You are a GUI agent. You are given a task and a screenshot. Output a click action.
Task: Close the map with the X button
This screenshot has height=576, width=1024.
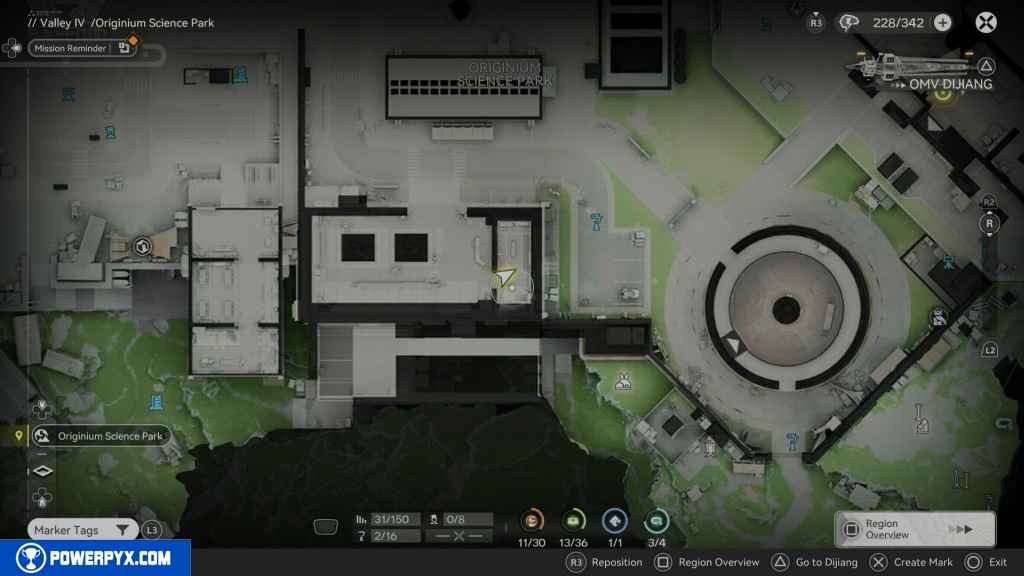986,22
